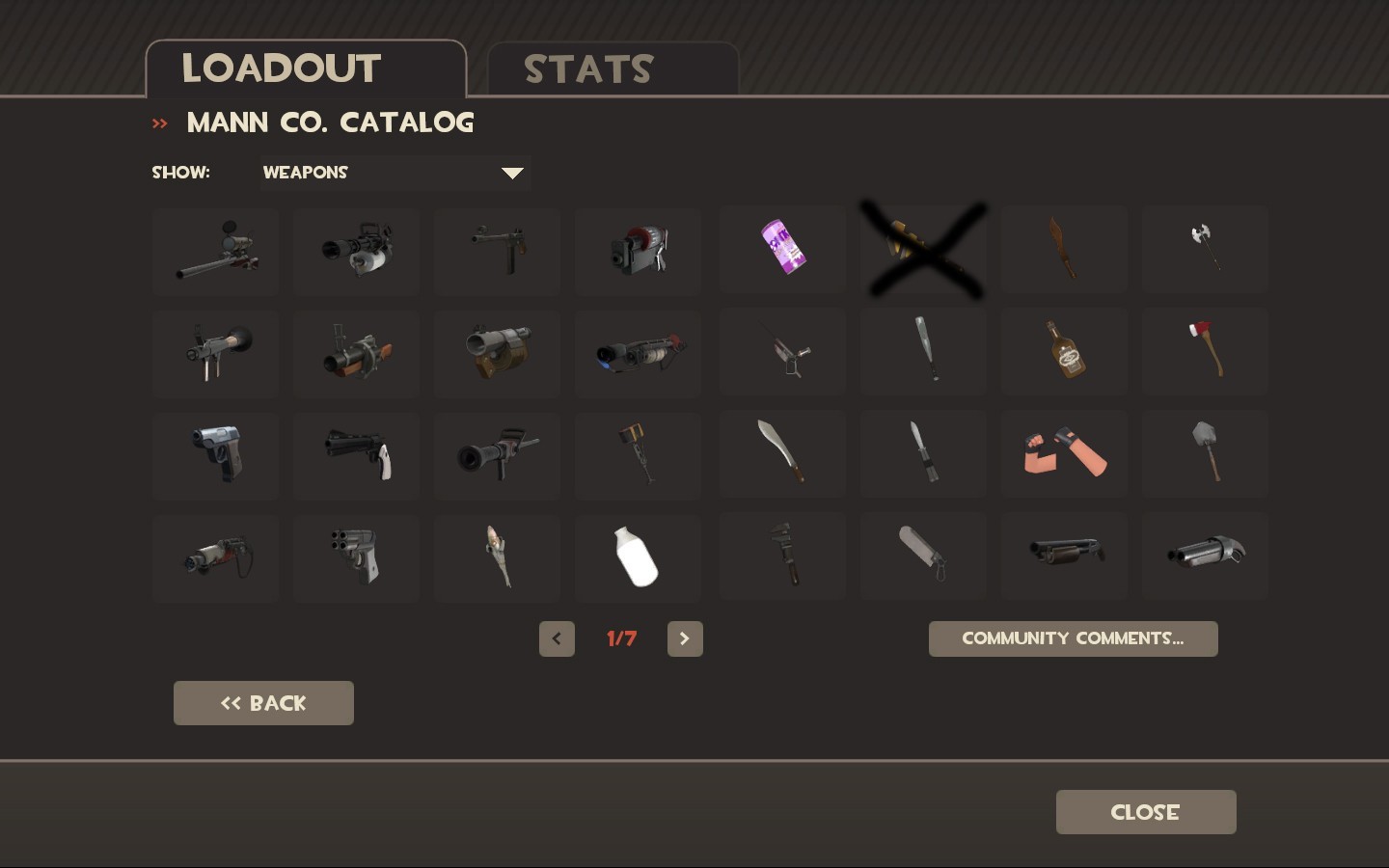Open the Show weapons dropdown
The width and height of the screenshot is (1389, 868).
395,174
